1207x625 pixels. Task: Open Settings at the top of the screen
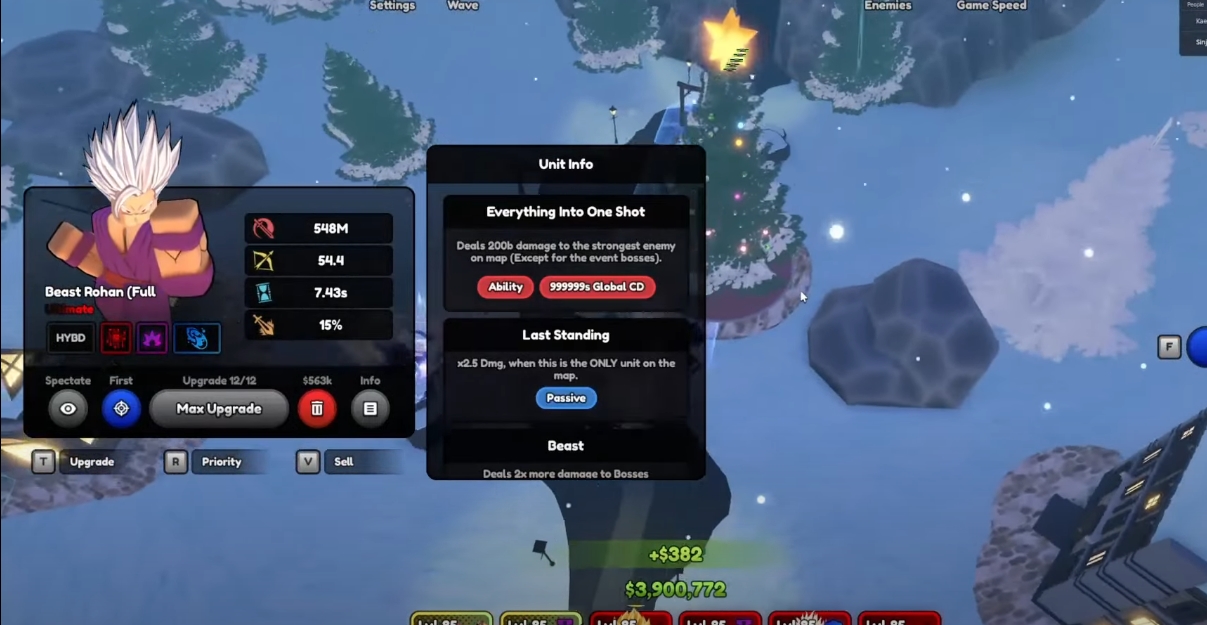point(392,6)
